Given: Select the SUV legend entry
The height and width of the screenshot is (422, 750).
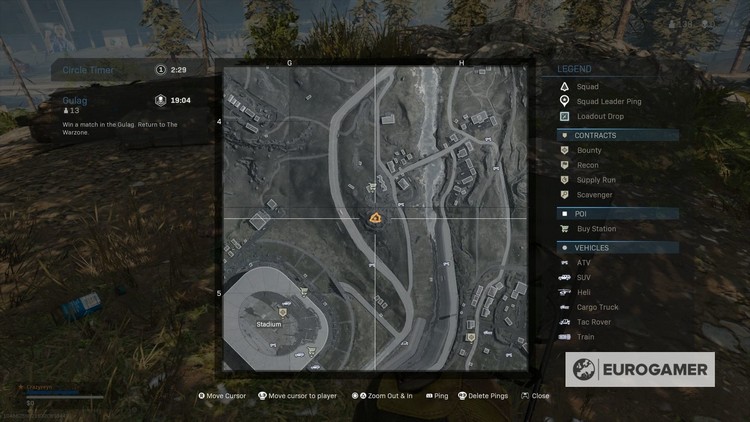Looking at the screenshot, I should tap(584, 277).
